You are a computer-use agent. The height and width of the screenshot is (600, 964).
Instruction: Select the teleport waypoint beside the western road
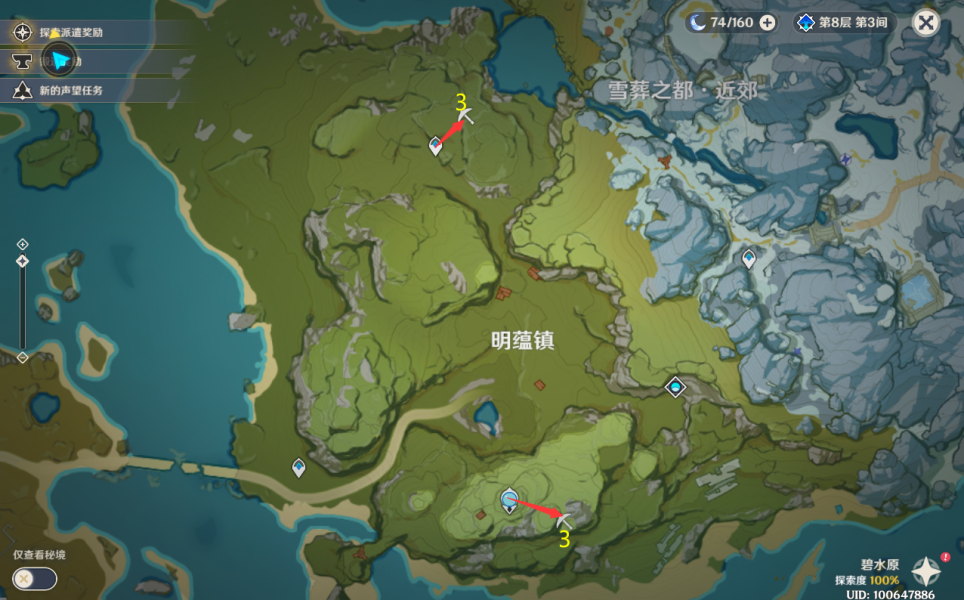(298, 466)
